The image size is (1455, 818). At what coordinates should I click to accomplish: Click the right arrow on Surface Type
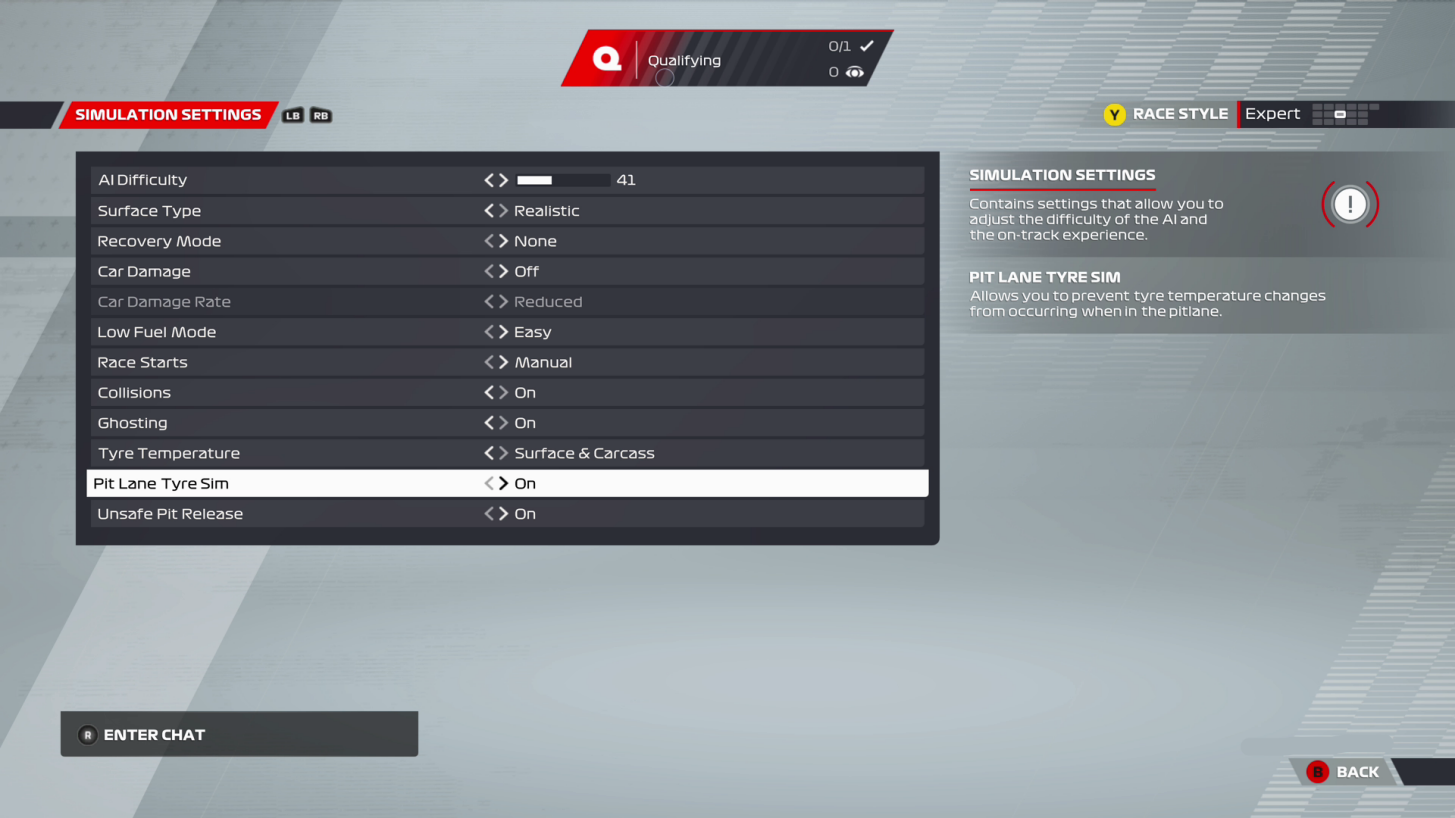pyautogui.click(x=501, y=210)
